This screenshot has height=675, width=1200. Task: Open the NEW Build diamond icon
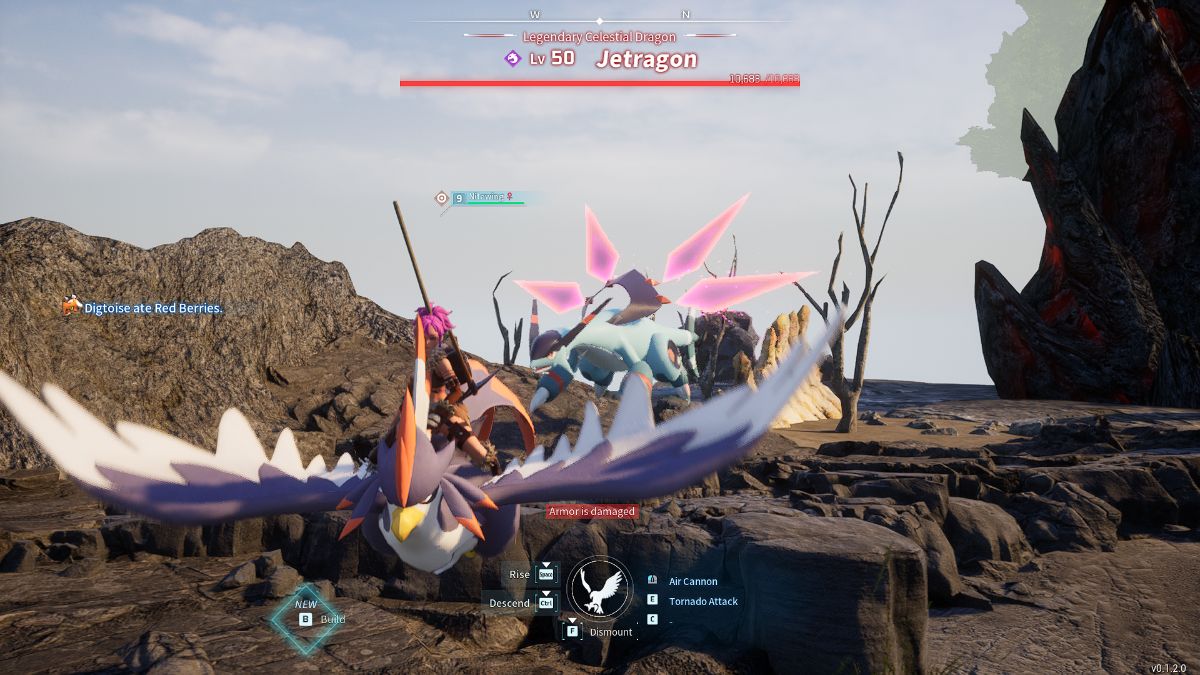(x=306, y=618)
